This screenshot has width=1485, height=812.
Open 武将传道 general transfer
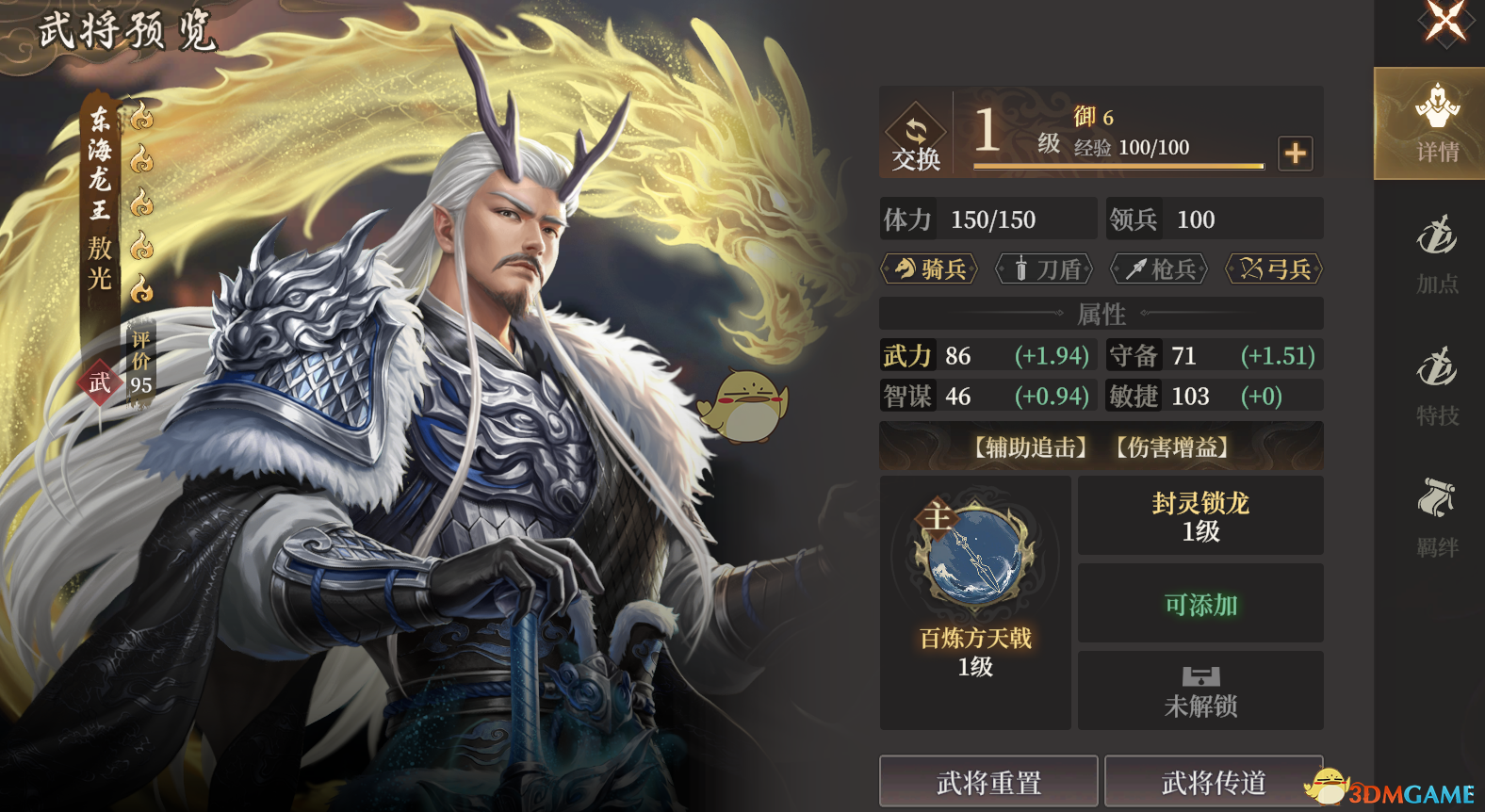point(1213,782)
